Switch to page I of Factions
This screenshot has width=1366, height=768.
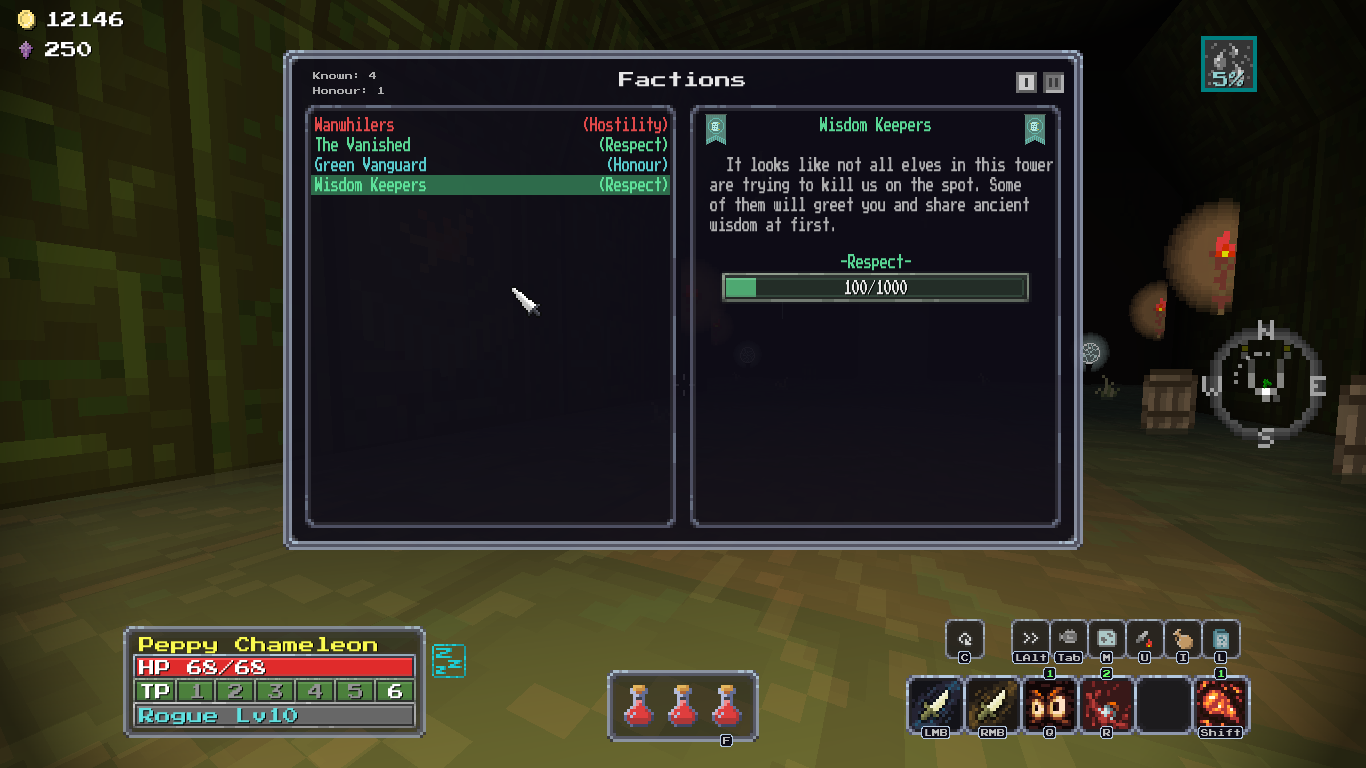coord(1026,82)
